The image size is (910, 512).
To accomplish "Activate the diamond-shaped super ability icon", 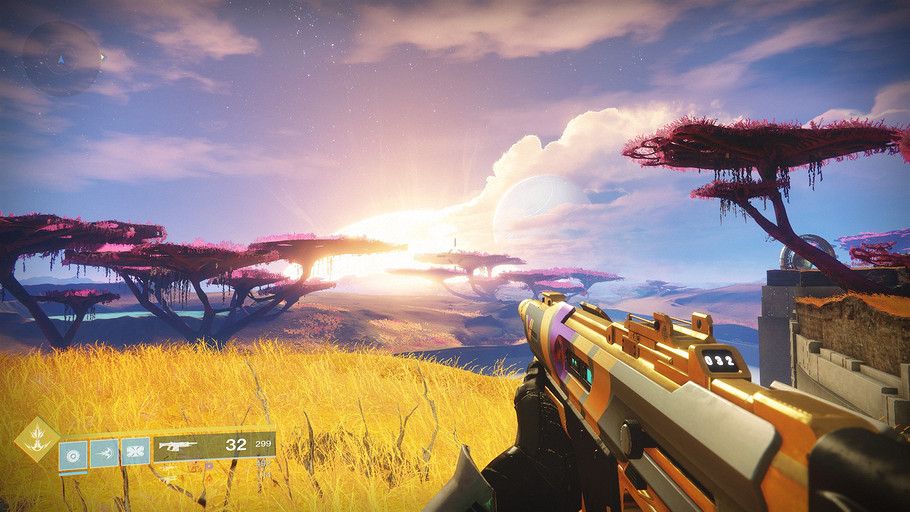I will pos(36,440).
